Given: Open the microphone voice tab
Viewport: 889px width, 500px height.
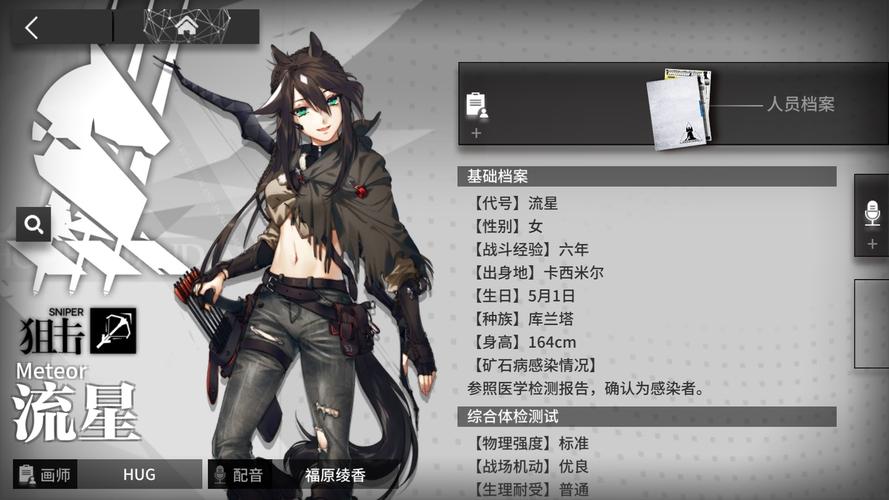Looking at the screenshot, I should (872, 214).
